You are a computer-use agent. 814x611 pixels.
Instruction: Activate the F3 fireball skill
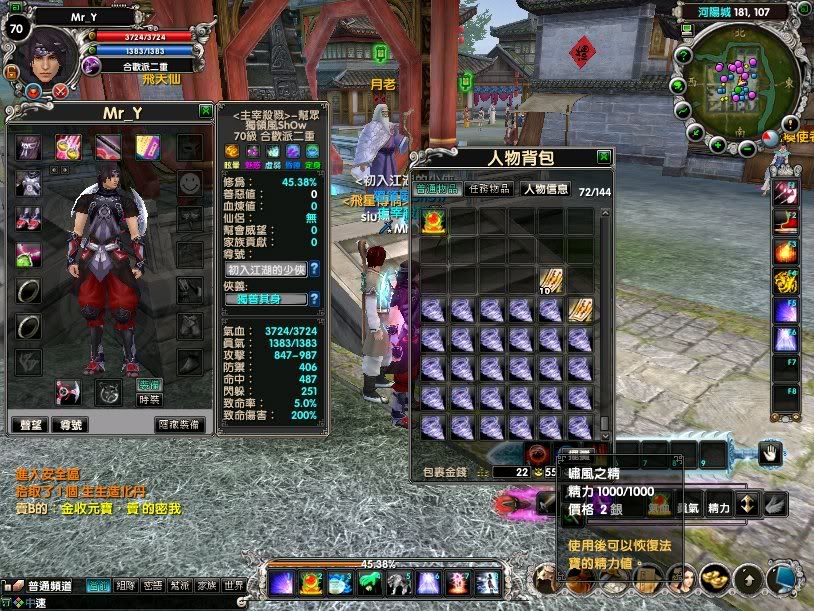coord(785,251)
